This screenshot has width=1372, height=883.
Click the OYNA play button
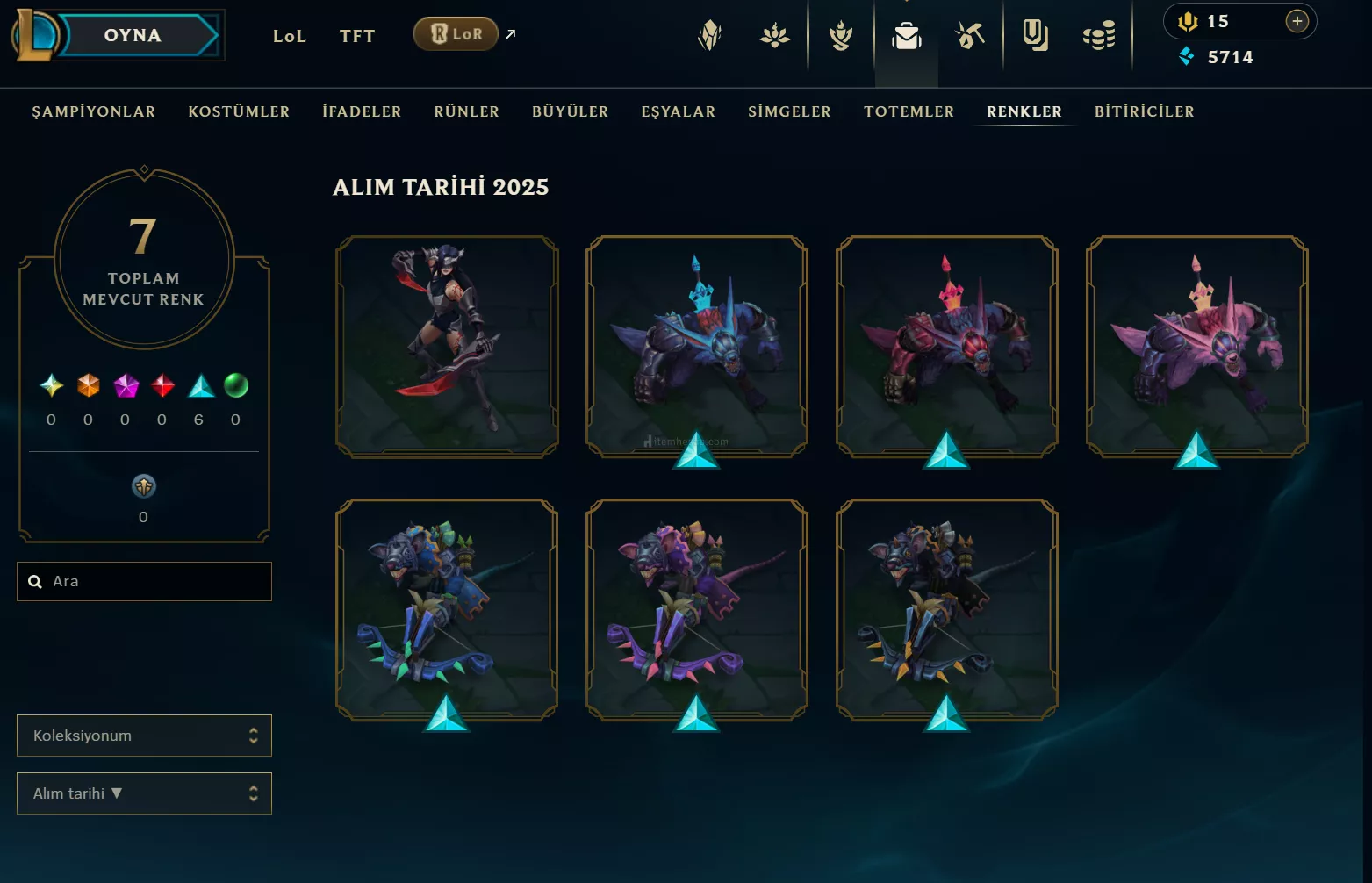tap(133, 36)
